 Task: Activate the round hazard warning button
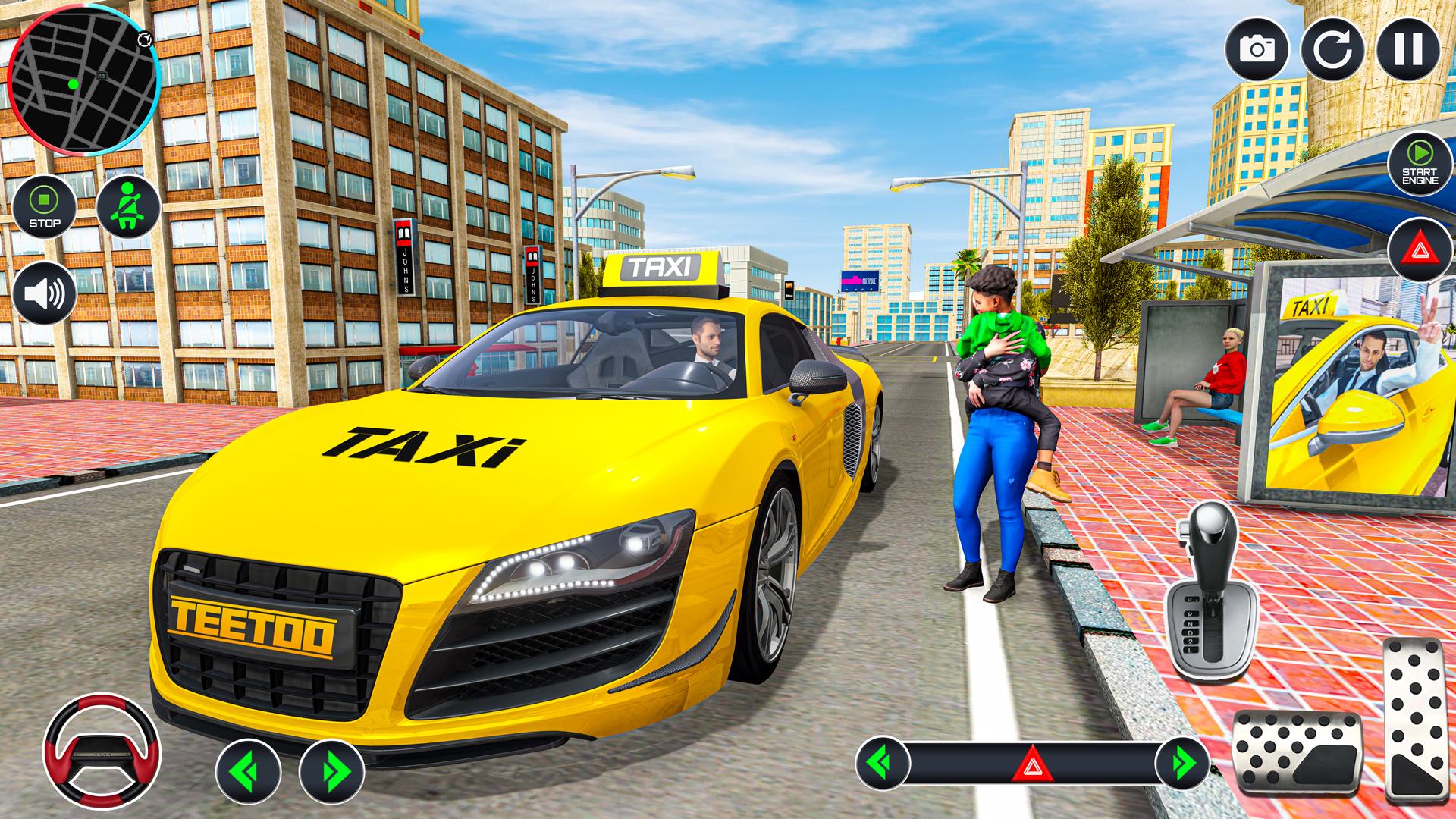(x=1420, y=253)
